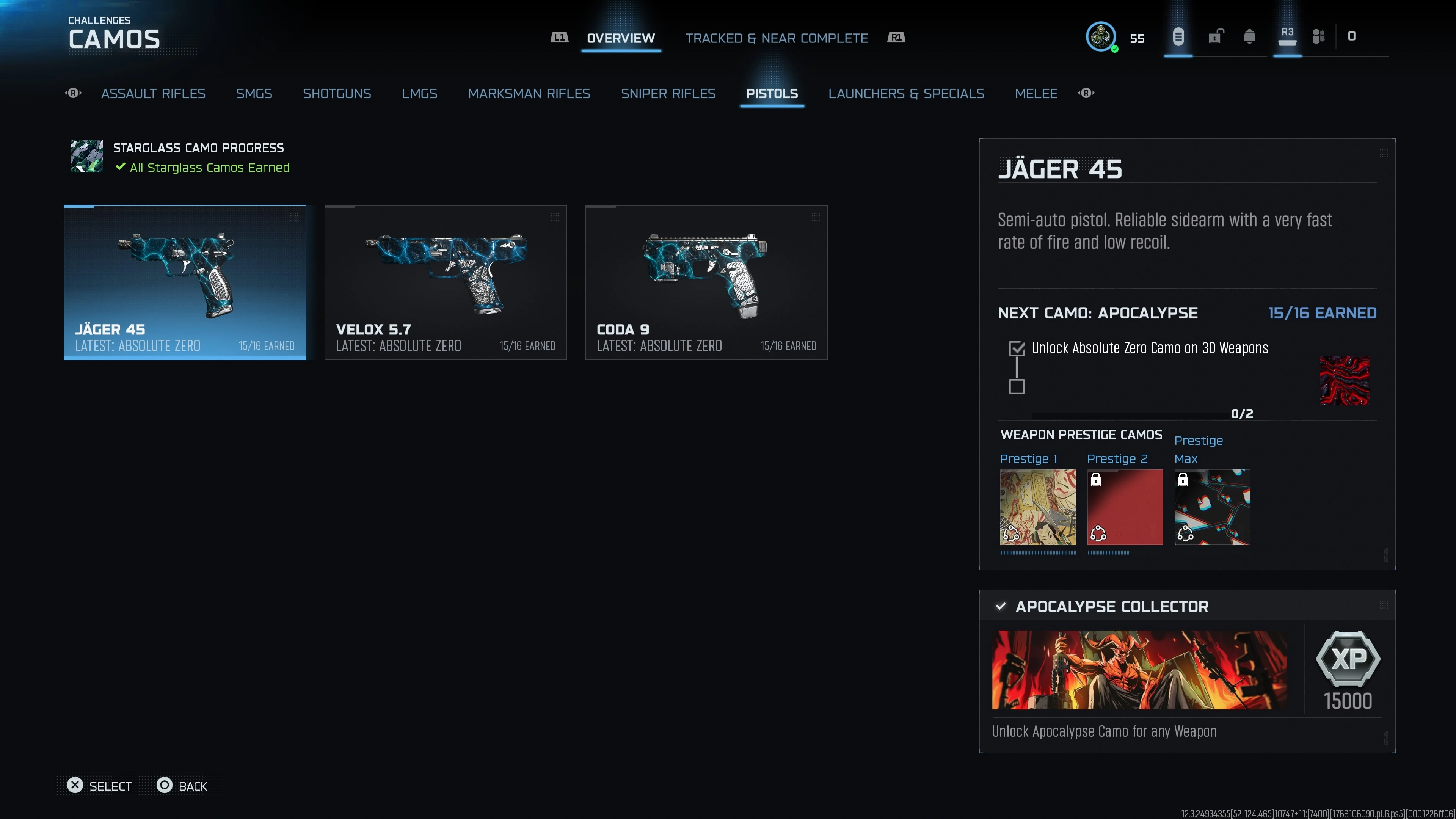Screen dimensions: 1456x819
Task: Click the Prestige 1 camo progress bar
Action: pos(1038,553)
